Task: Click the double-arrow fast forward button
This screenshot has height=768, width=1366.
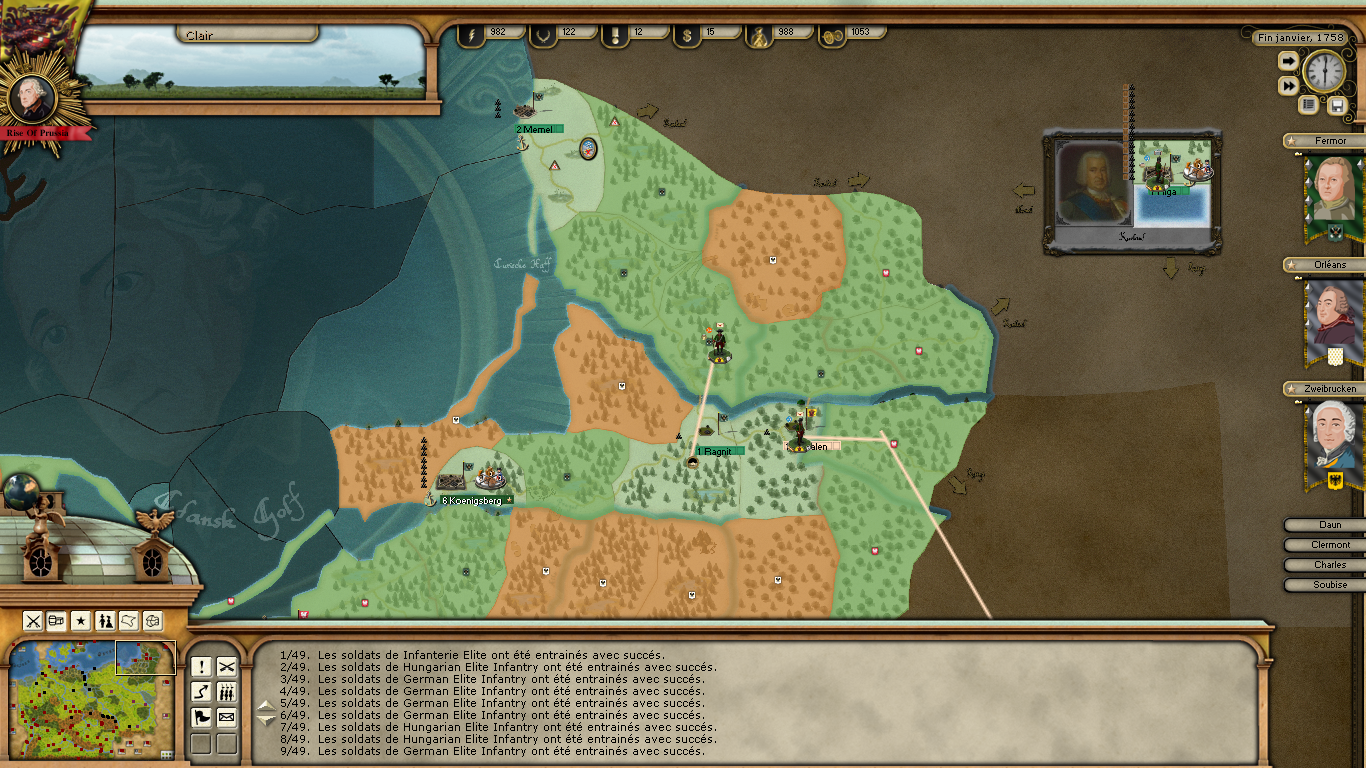Action: (x=1288, y=87)
